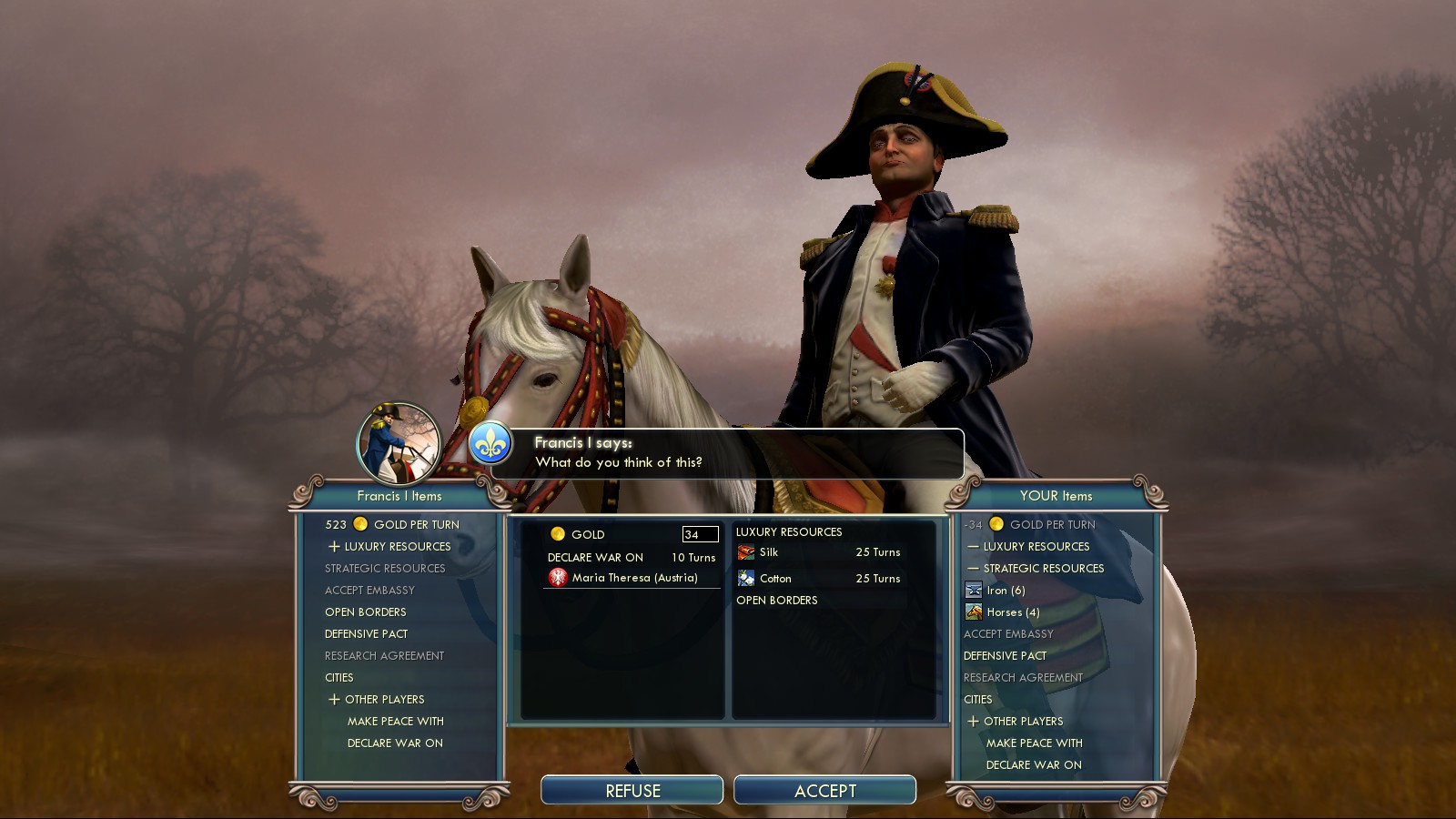Remove Silk from the trade table

pos(769,552)
